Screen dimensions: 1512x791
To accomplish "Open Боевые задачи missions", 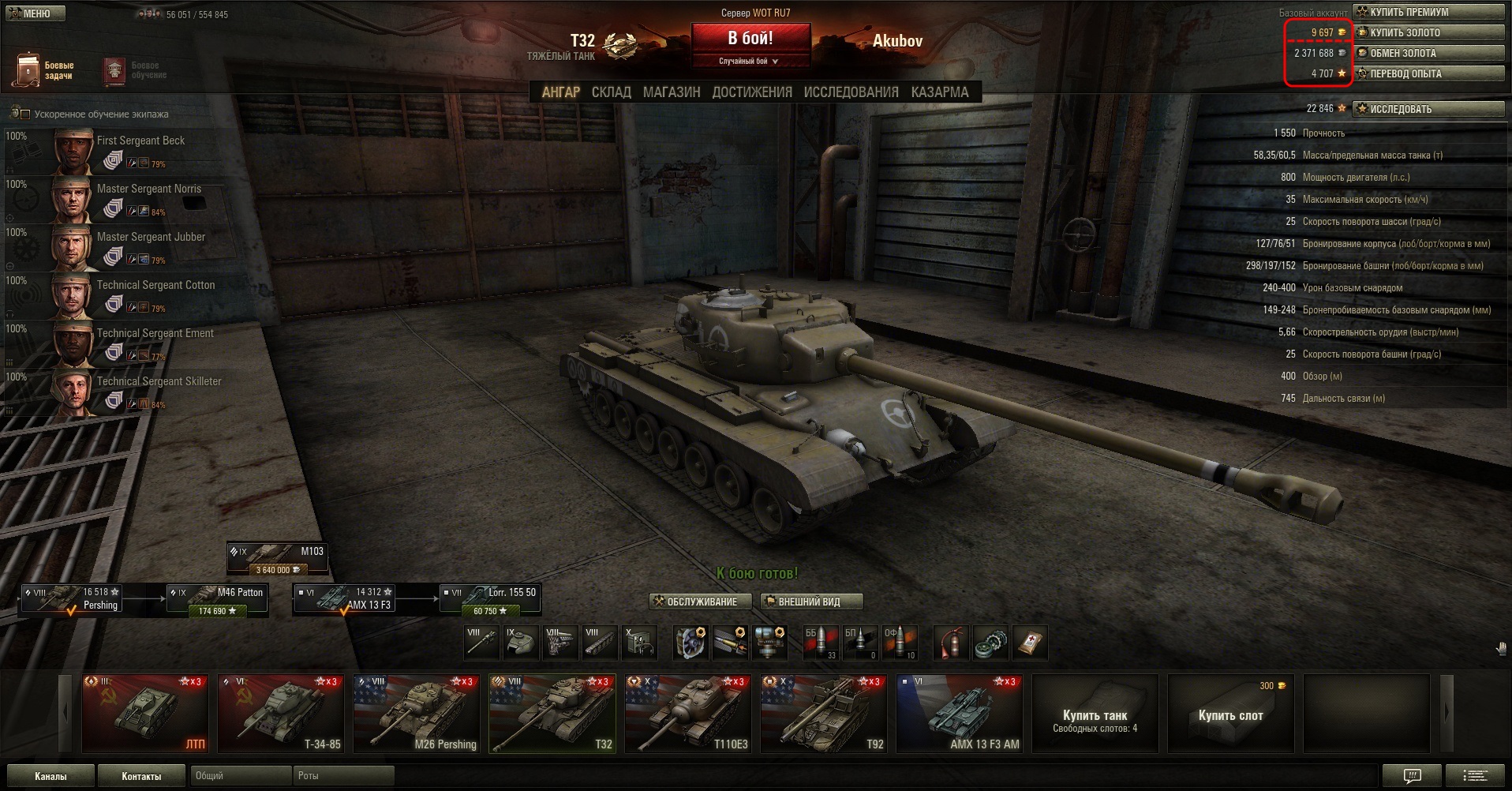I will pyautogui.click(x=43, y=70).
